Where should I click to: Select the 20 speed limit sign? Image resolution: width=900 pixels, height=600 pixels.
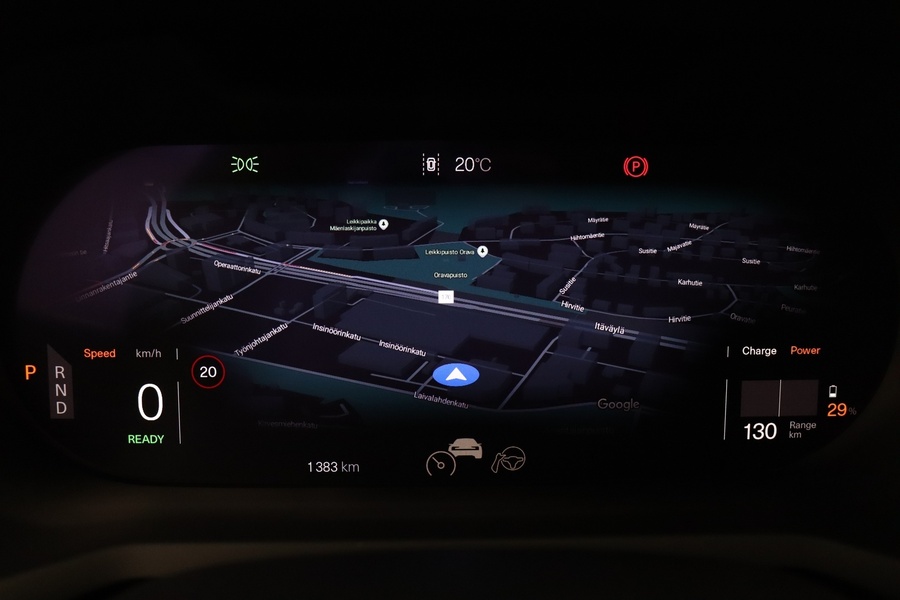point(208,373)
